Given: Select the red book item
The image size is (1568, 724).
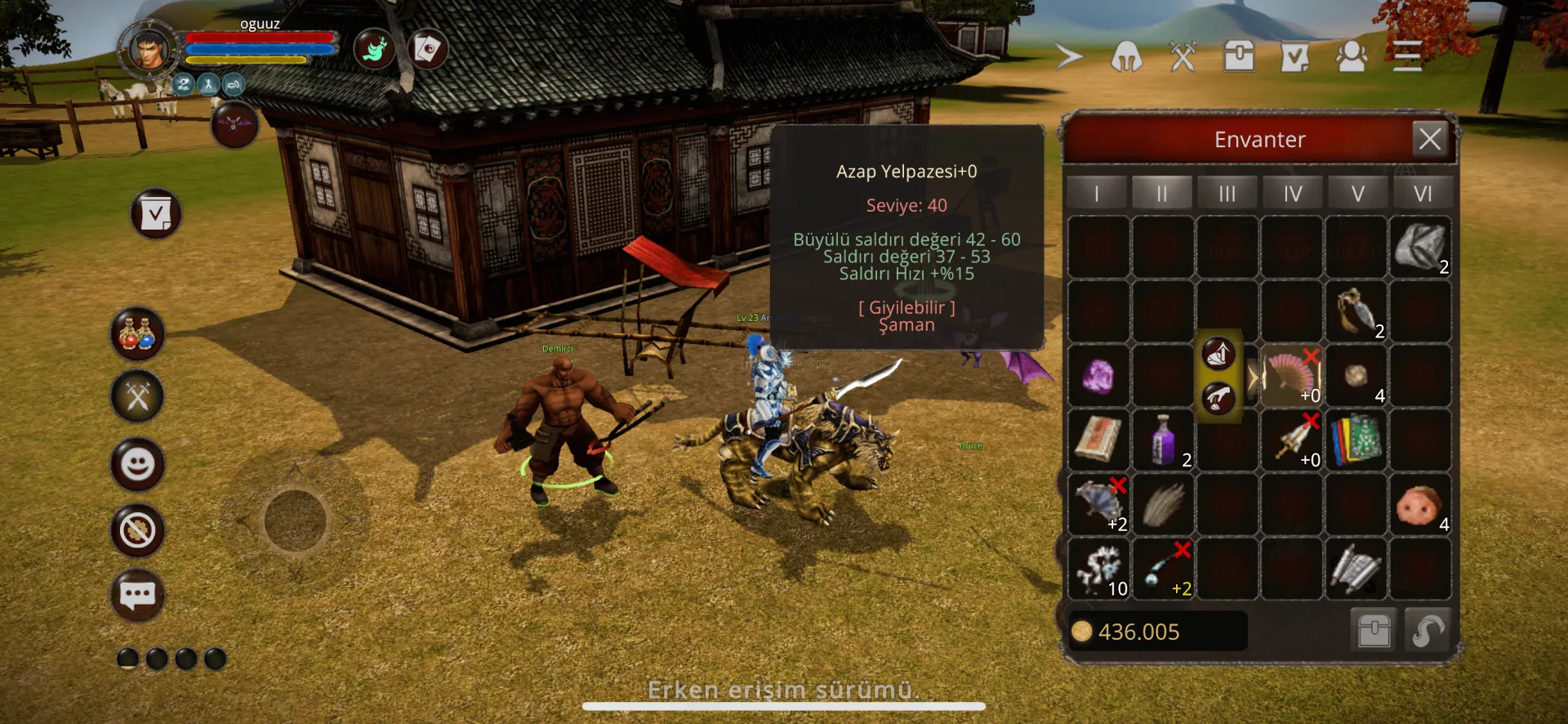Looking at the screenshot, I should 1098,440.
